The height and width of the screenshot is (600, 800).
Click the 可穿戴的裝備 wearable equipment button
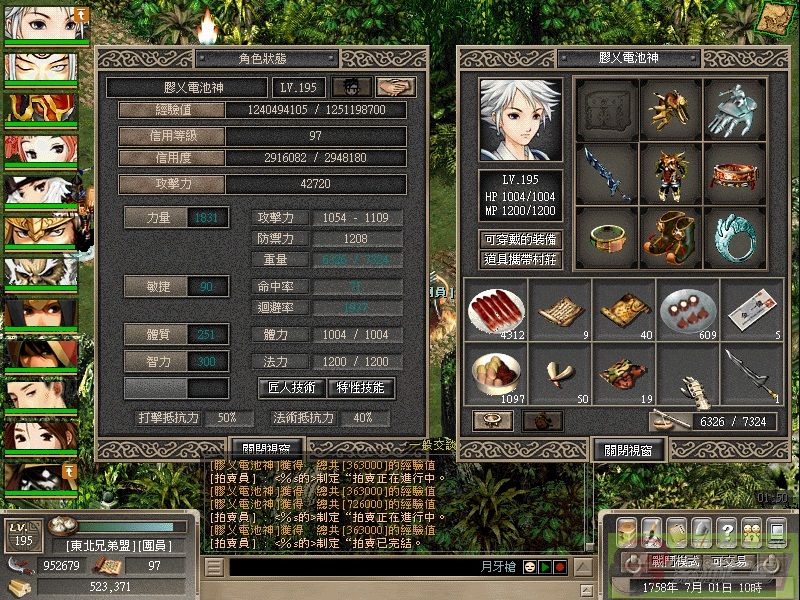(520, 239)
